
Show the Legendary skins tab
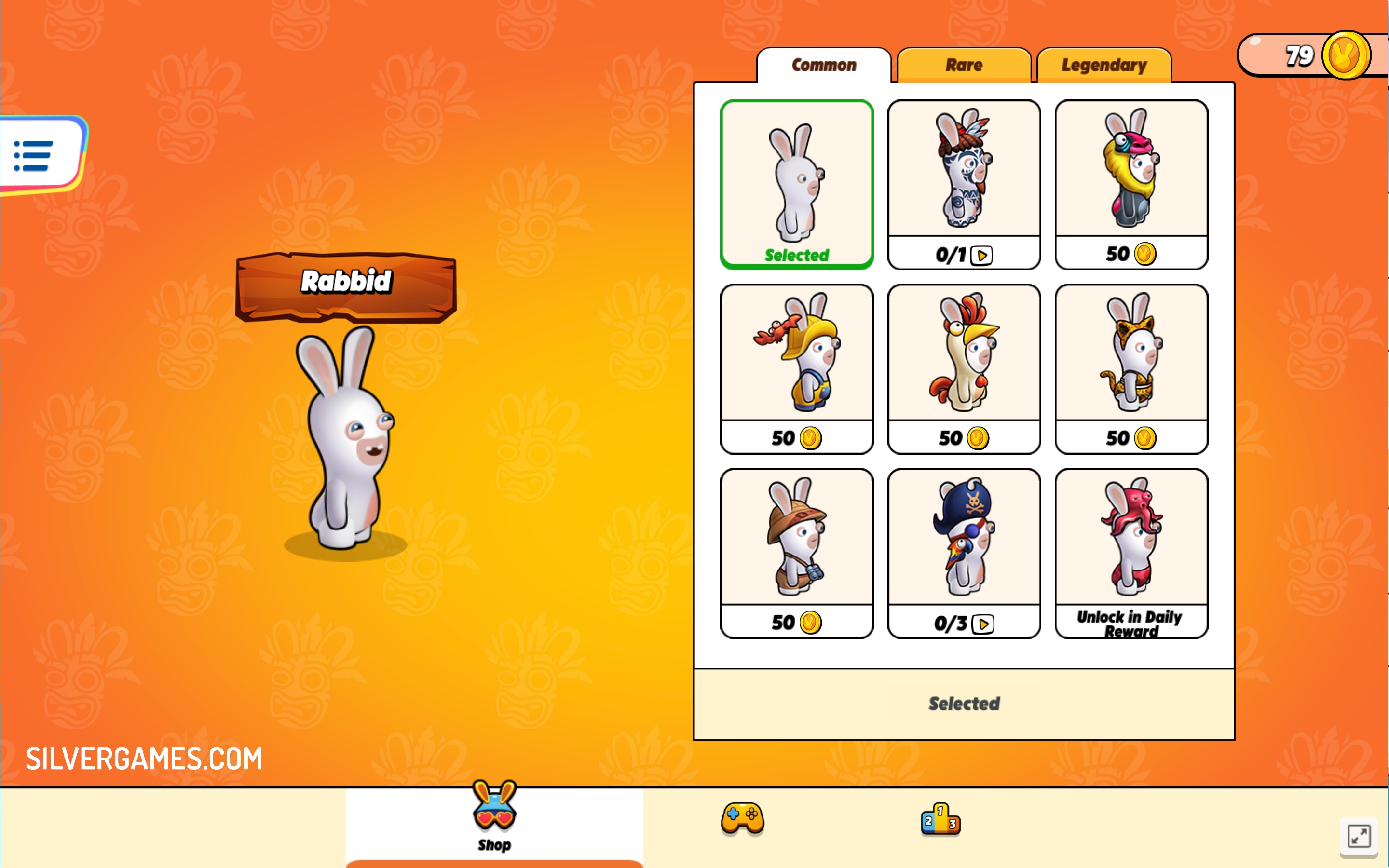click(x=1104, y=66)
